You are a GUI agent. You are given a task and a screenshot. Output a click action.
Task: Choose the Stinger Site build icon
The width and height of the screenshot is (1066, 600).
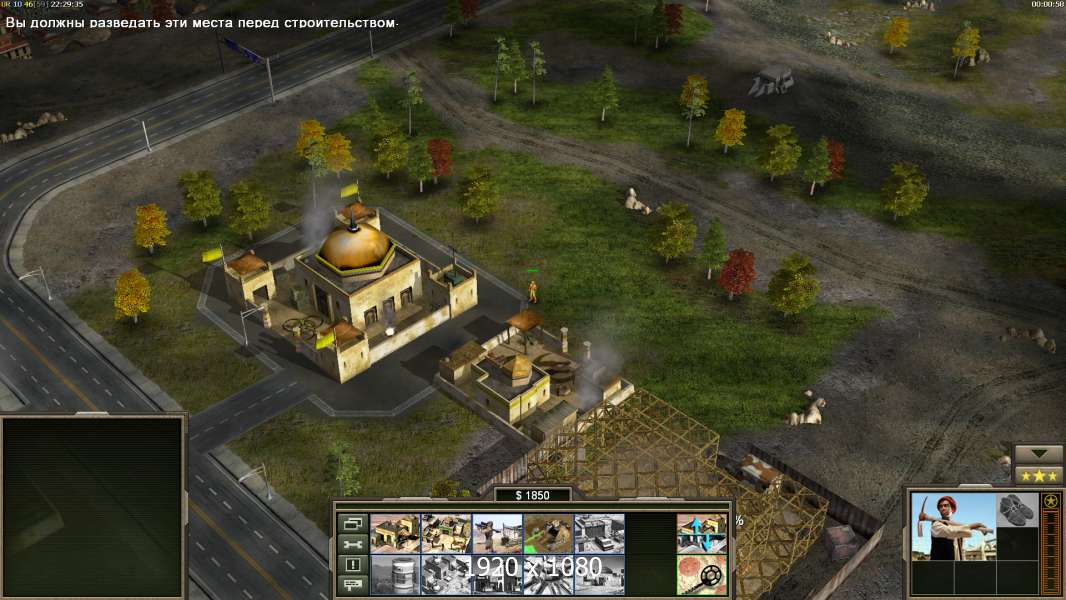click(497, 533)
